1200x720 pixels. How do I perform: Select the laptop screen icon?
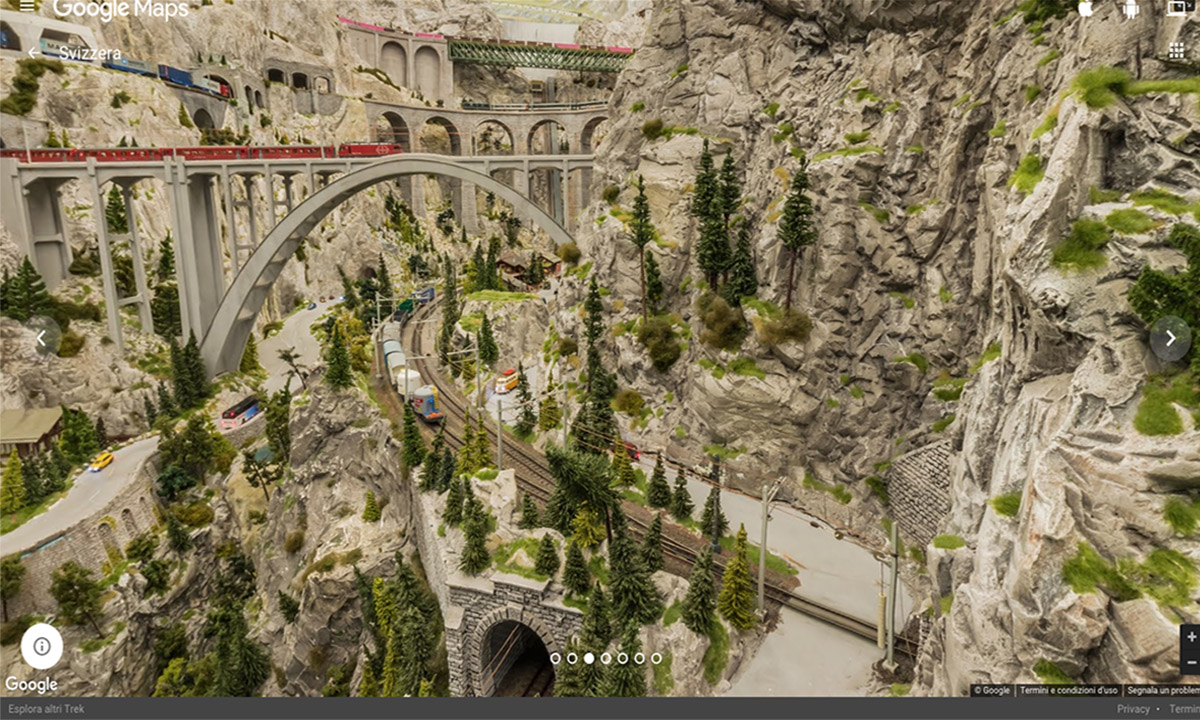1176,9
